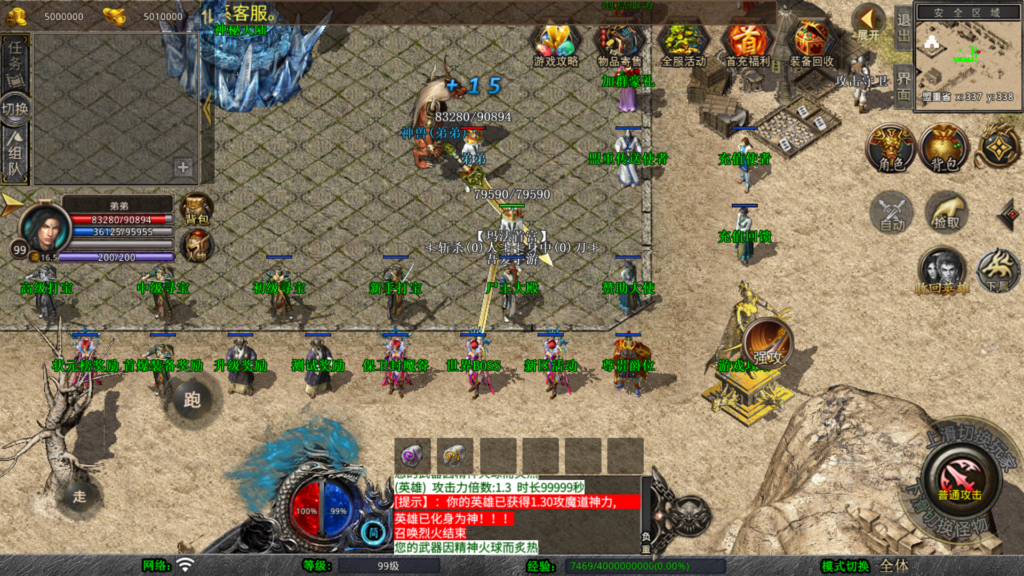Screen dimensions: 1024x576
Task: Toggle 自动 auto-combat
Action: click(x=890, y=212)
